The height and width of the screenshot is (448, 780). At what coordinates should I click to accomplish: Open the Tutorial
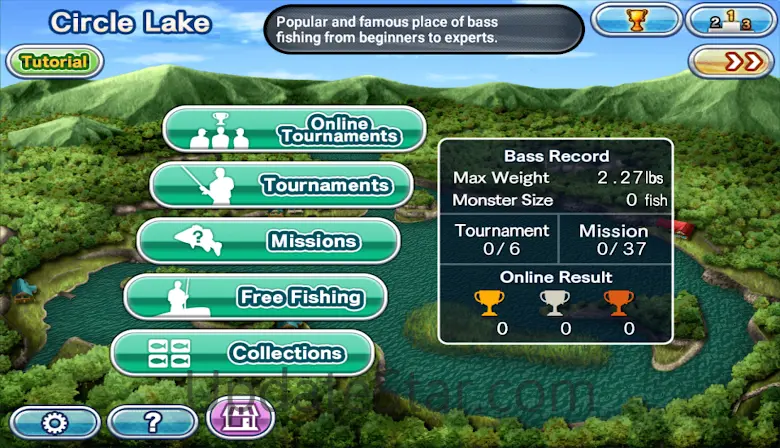pos(55,62)
